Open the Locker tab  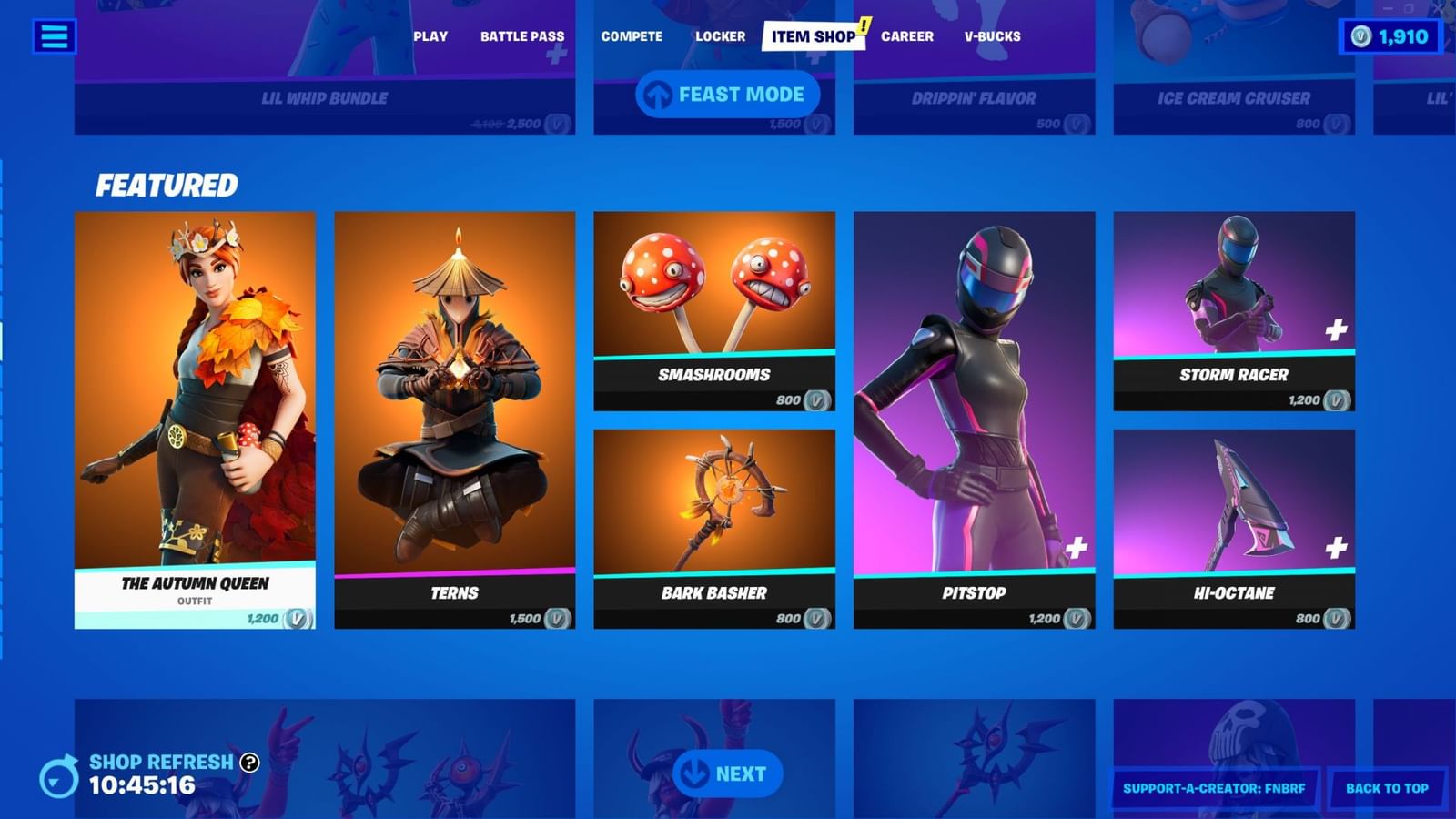pos(722,36)
